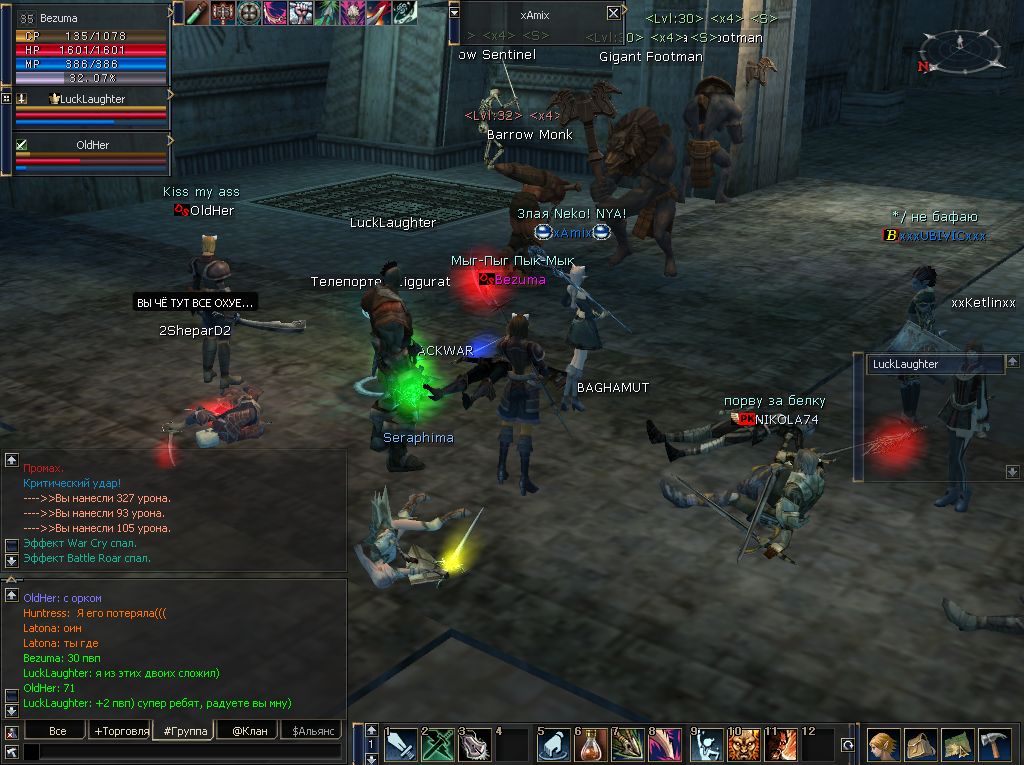Screen dimensions: 1024x765
Task: Focus the chat text input box
Action: pyautogui.click(x=180, y=751)
